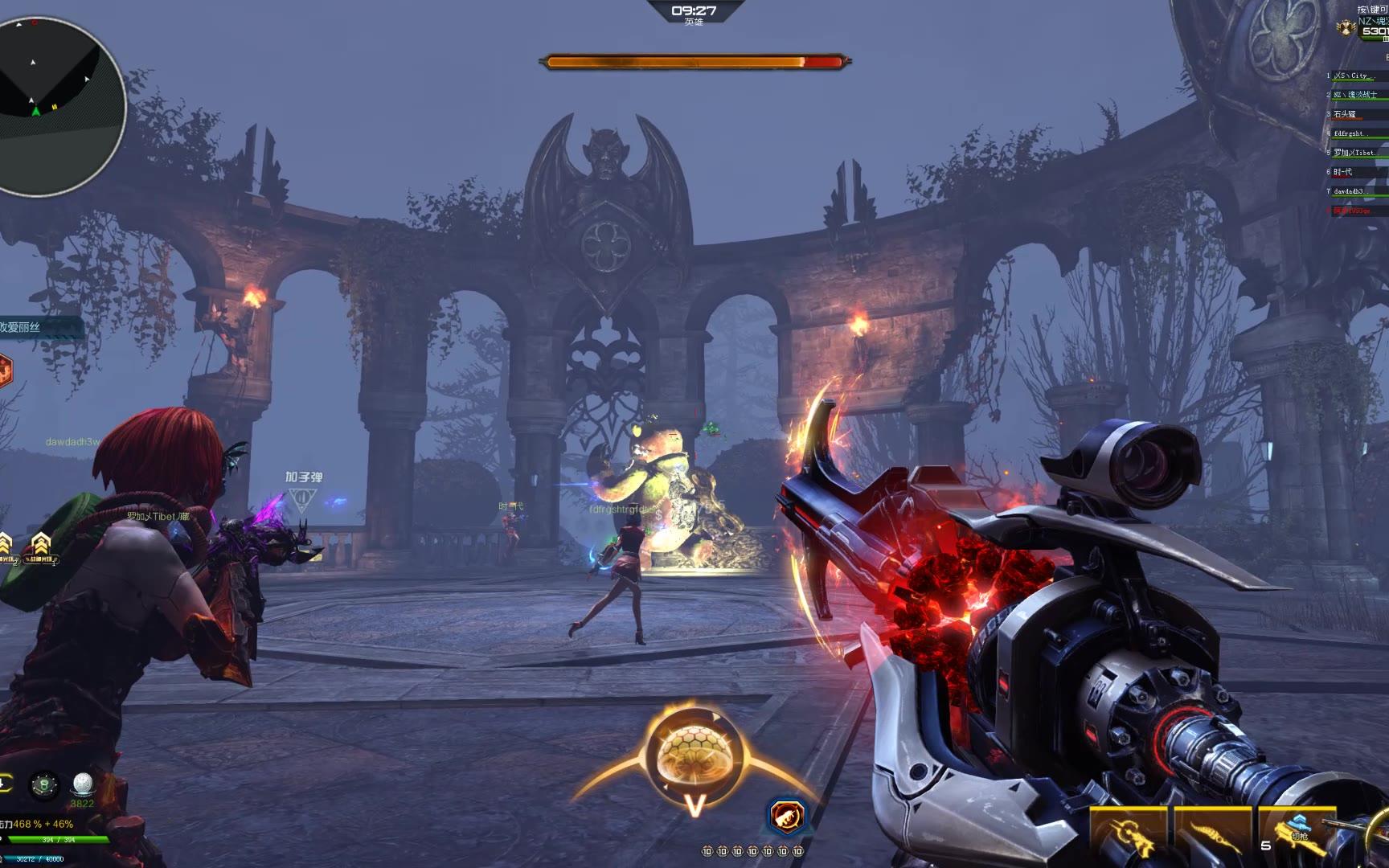
Task: Select player 石头猴 in the team list
Action: [x=1346, y=114]
